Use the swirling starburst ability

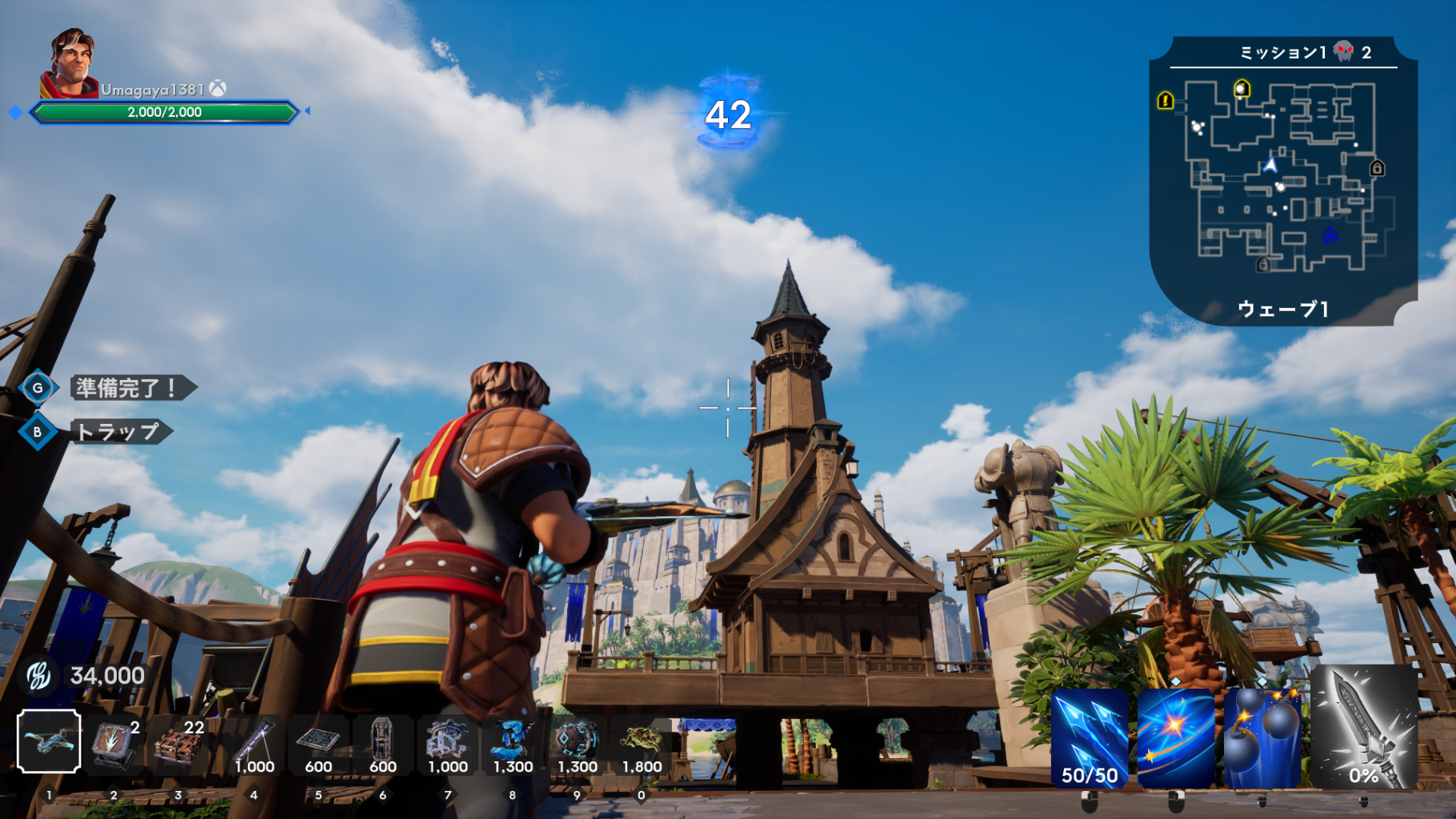[x=1175, y=738]
